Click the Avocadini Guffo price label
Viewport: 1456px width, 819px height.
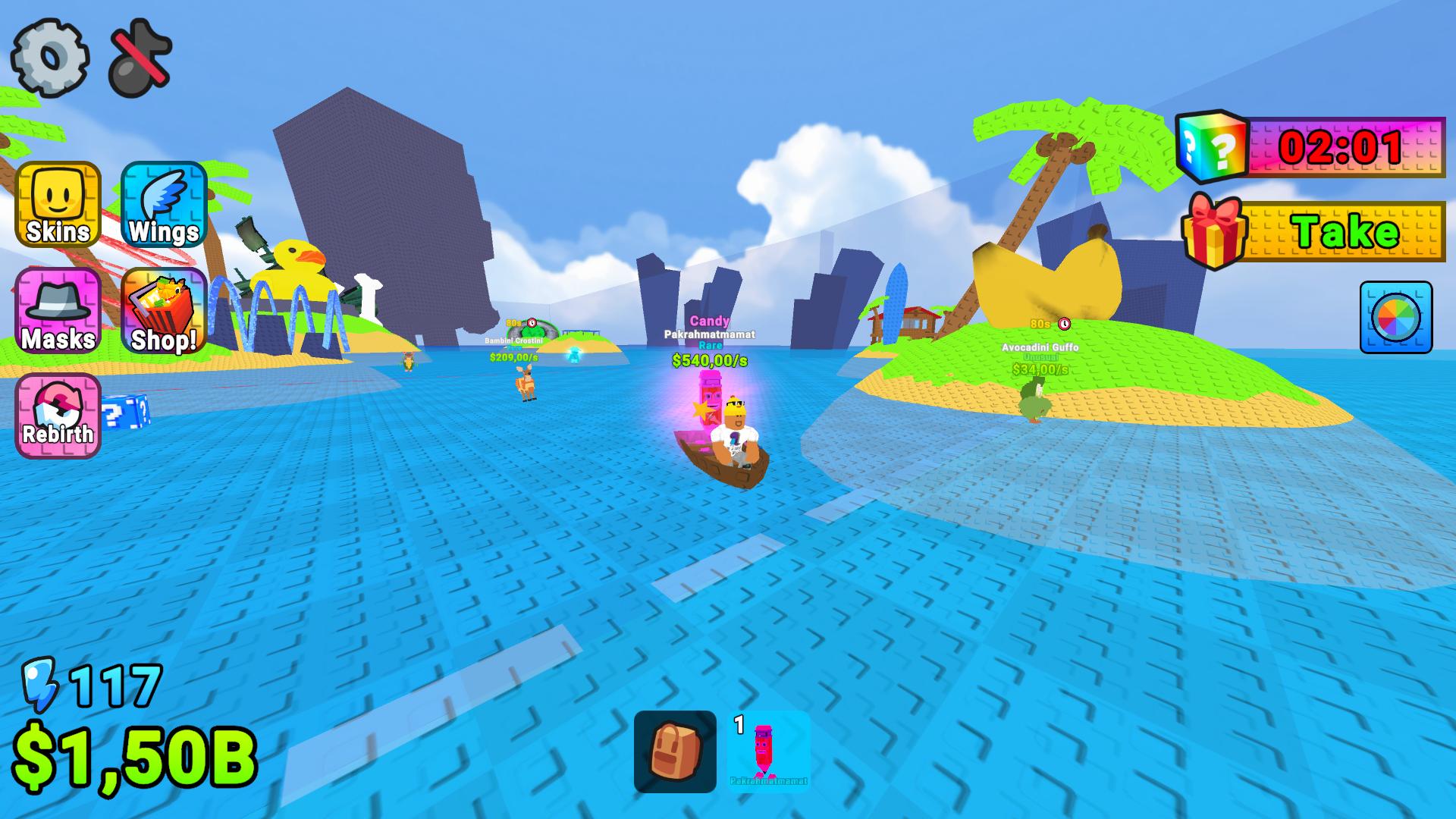pyautogui.click(x=1040, y=369)
